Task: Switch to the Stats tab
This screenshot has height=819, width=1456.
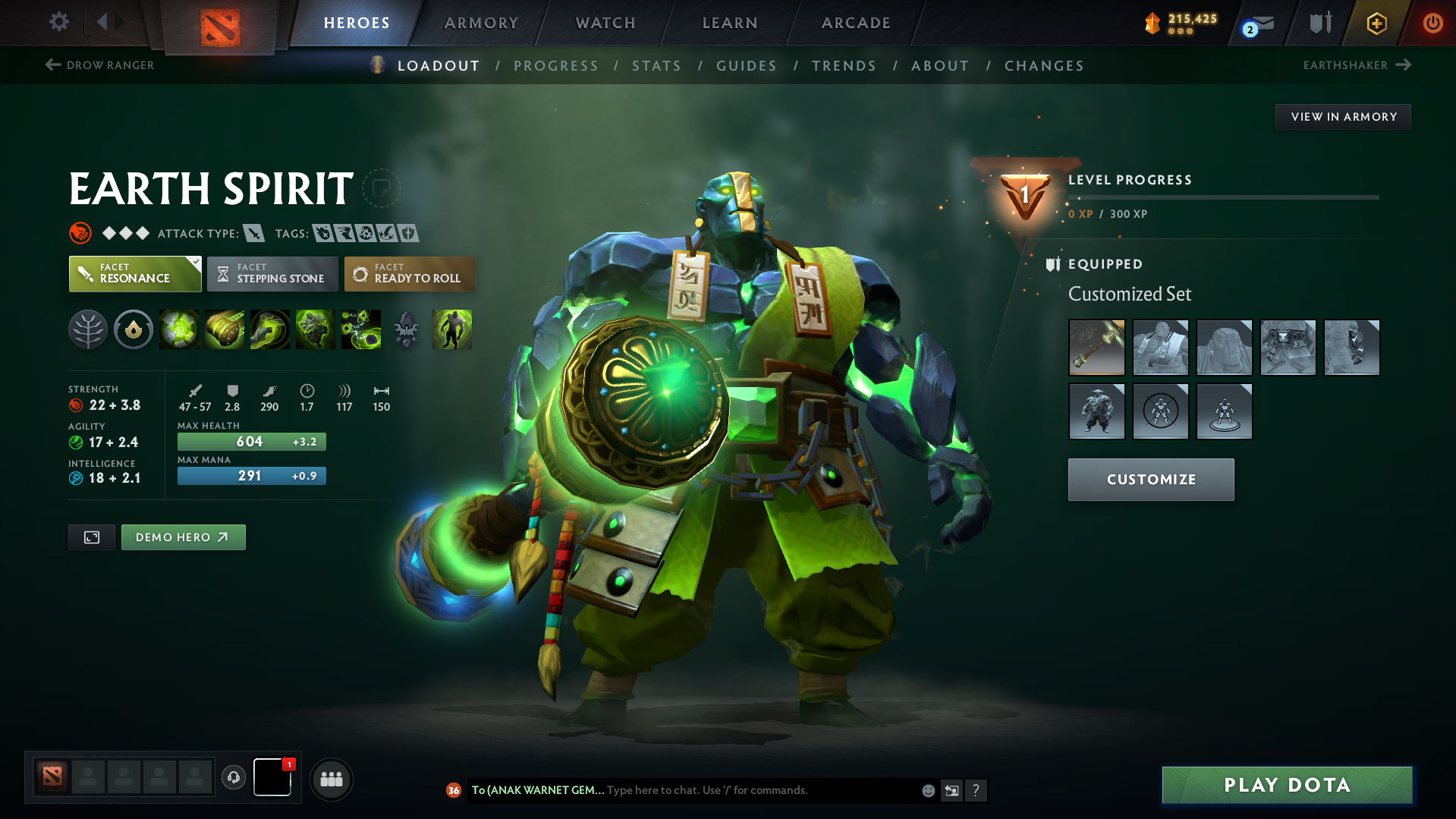Action: pyautogui.click(x=656, y=66)
